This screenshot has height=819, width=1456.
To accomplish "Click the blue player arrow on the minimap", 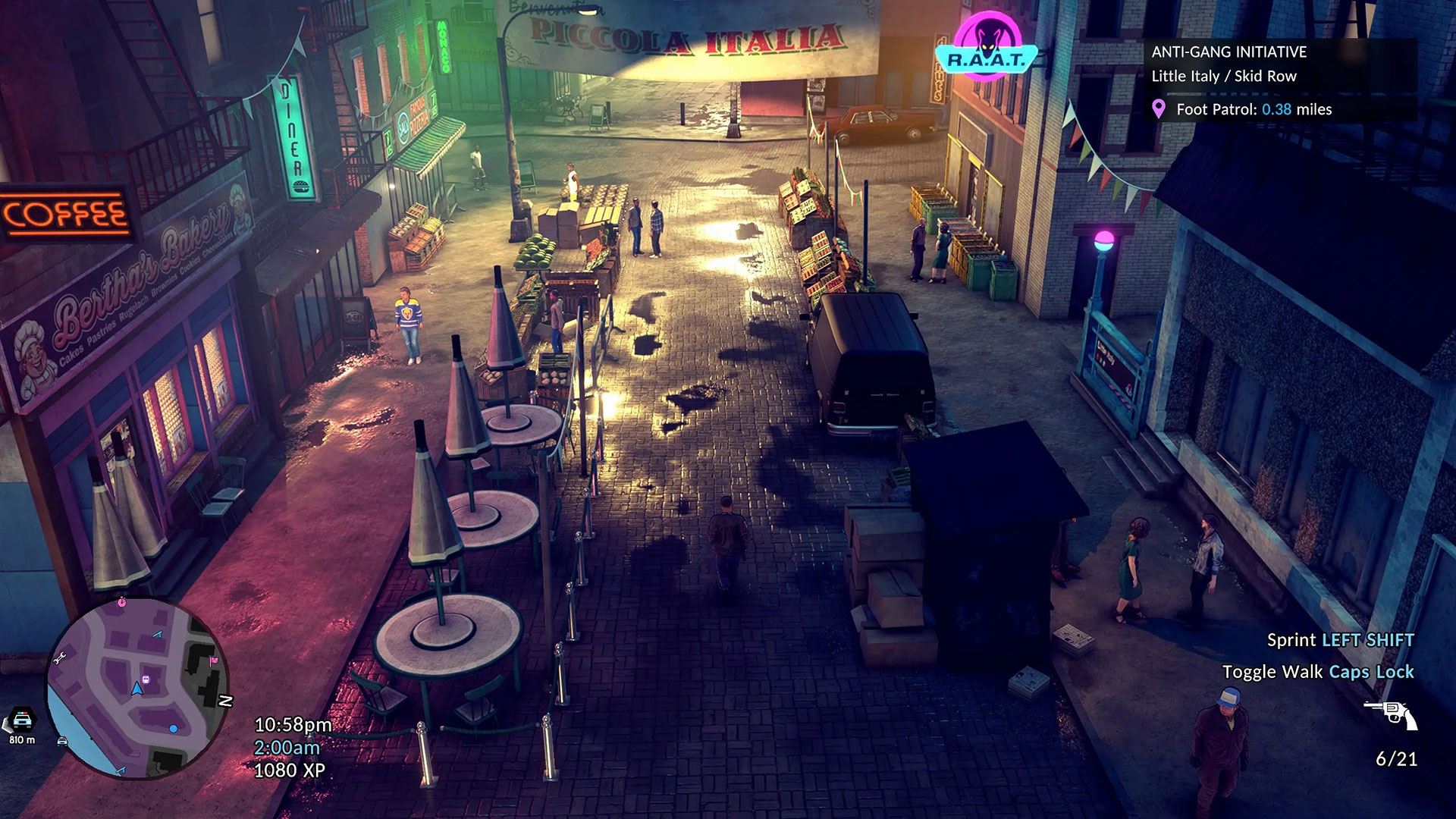I will pyautogui.click(x=136, y=689).
